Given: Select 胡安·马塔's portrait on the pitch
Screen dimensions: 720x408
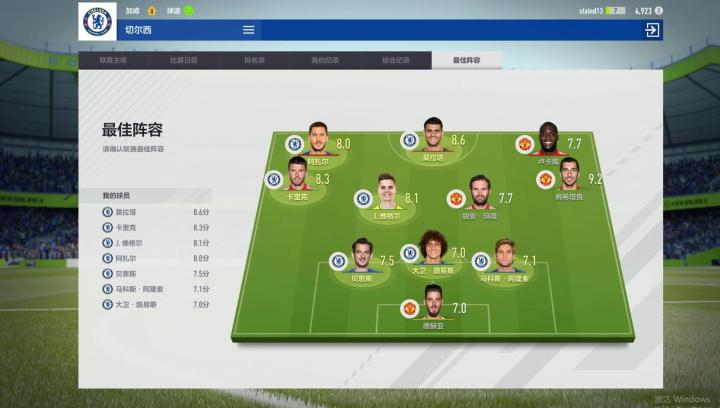Looking at the screenshot, I should pyautogui.click(x=479, y=192).
